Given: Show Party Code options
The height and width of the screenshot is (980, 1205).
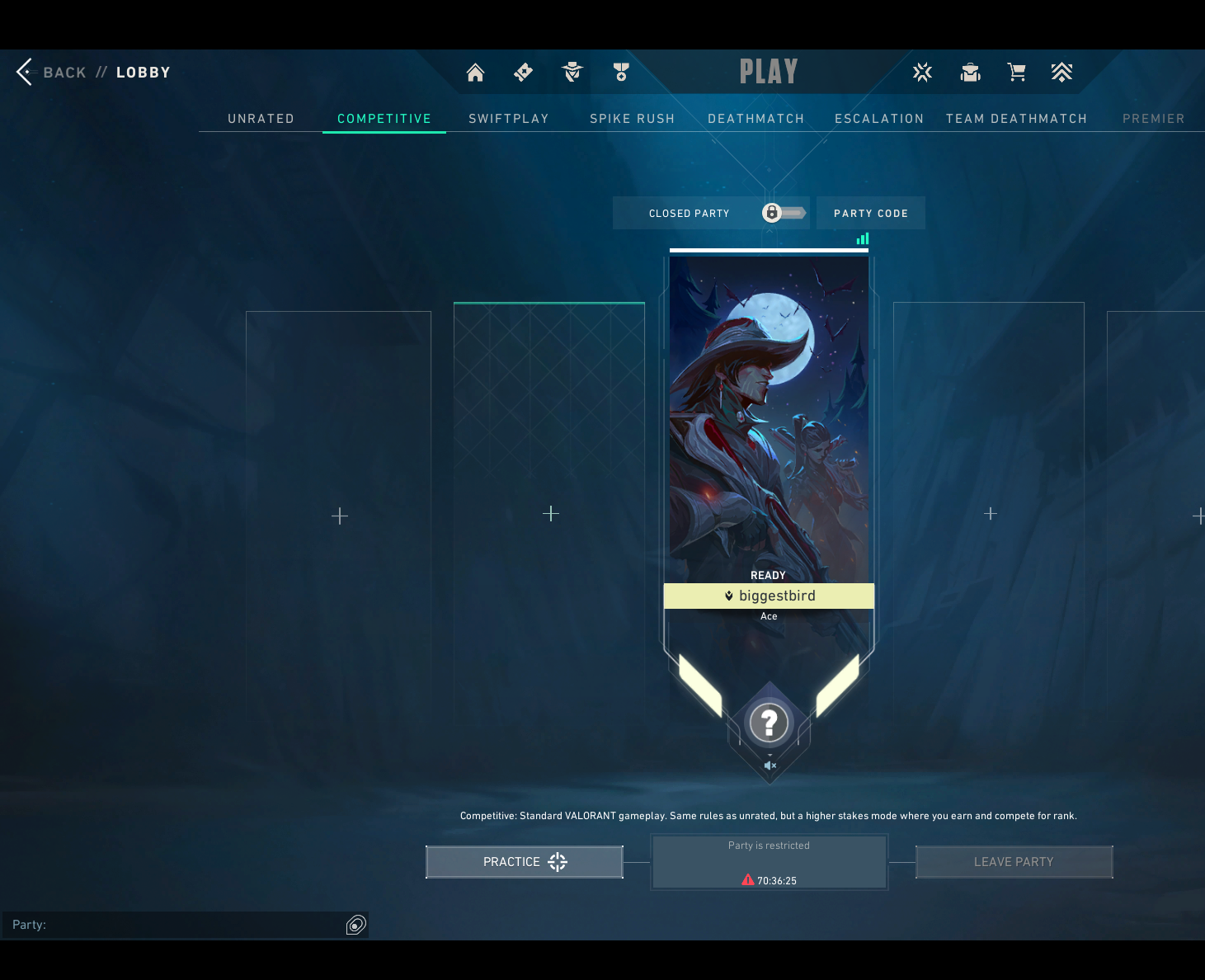Looking at the screenshot, I should [x=870, y=213].
